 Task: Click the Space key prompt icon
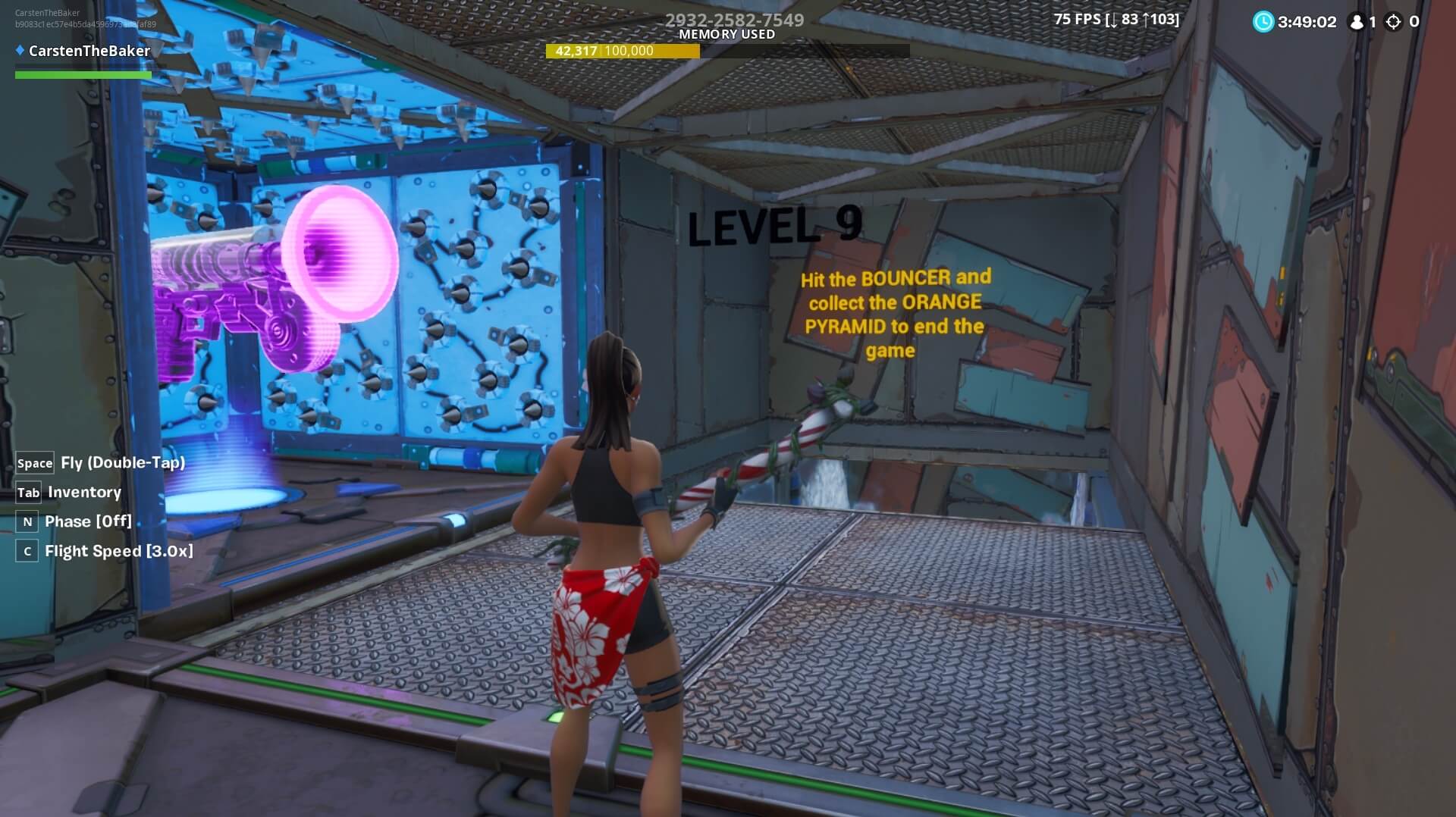coord(33,462)
